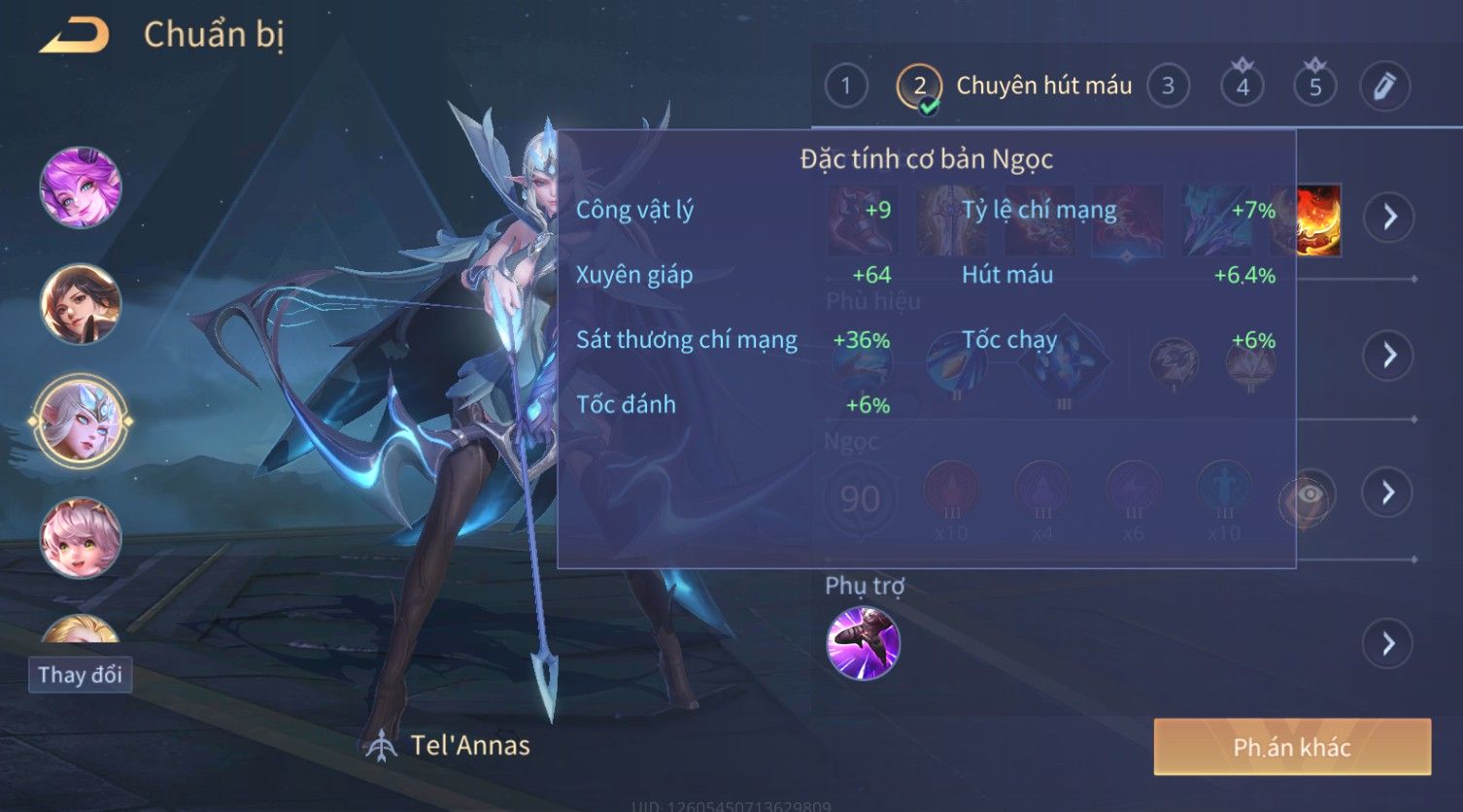1463x812 pixels.
Task: Switch to preset tab 5
Action: (1314, 86)
